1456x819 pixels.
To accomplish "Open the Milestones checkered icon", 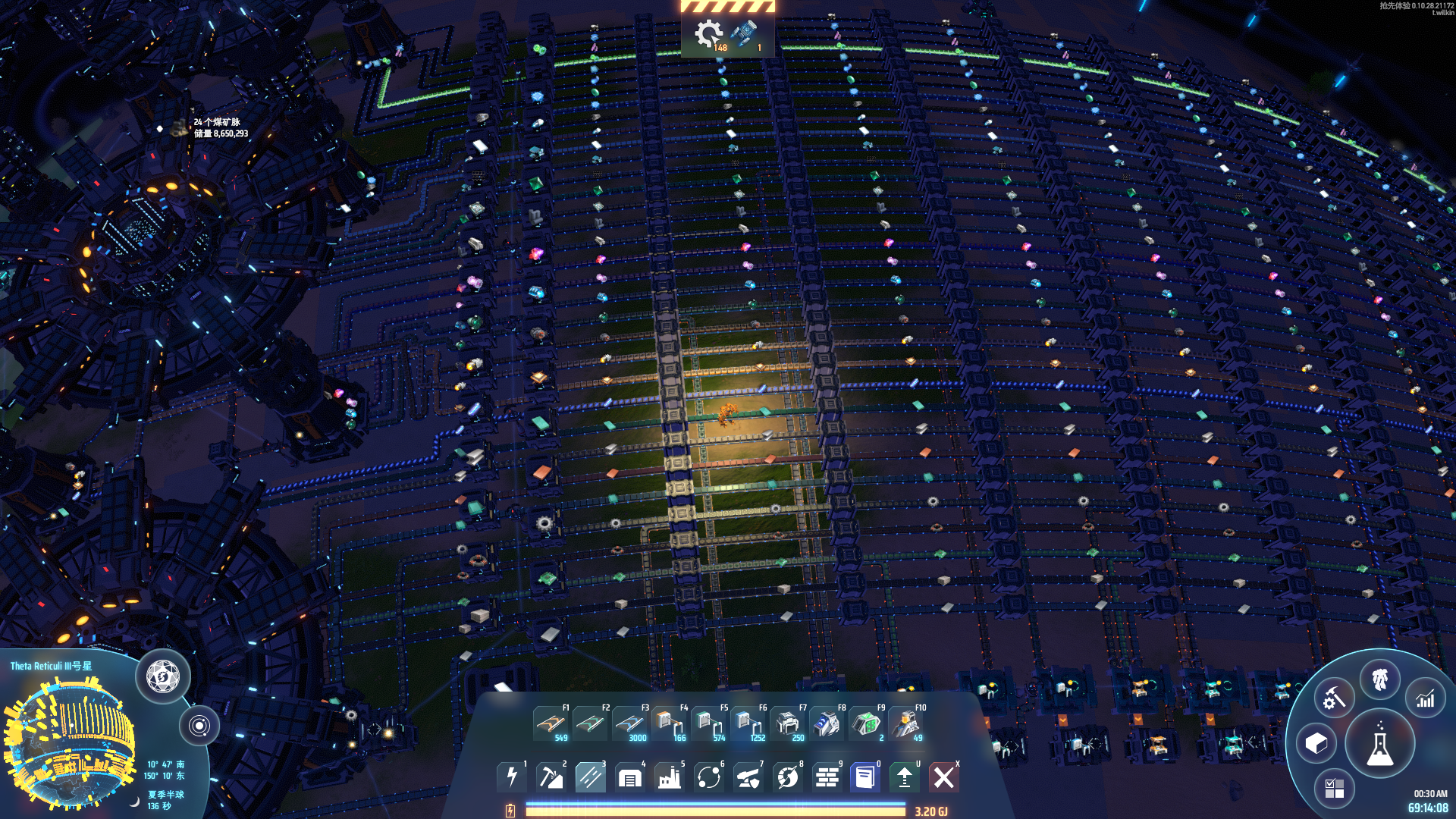I will pyautogui.click(x=1335, y=786).
